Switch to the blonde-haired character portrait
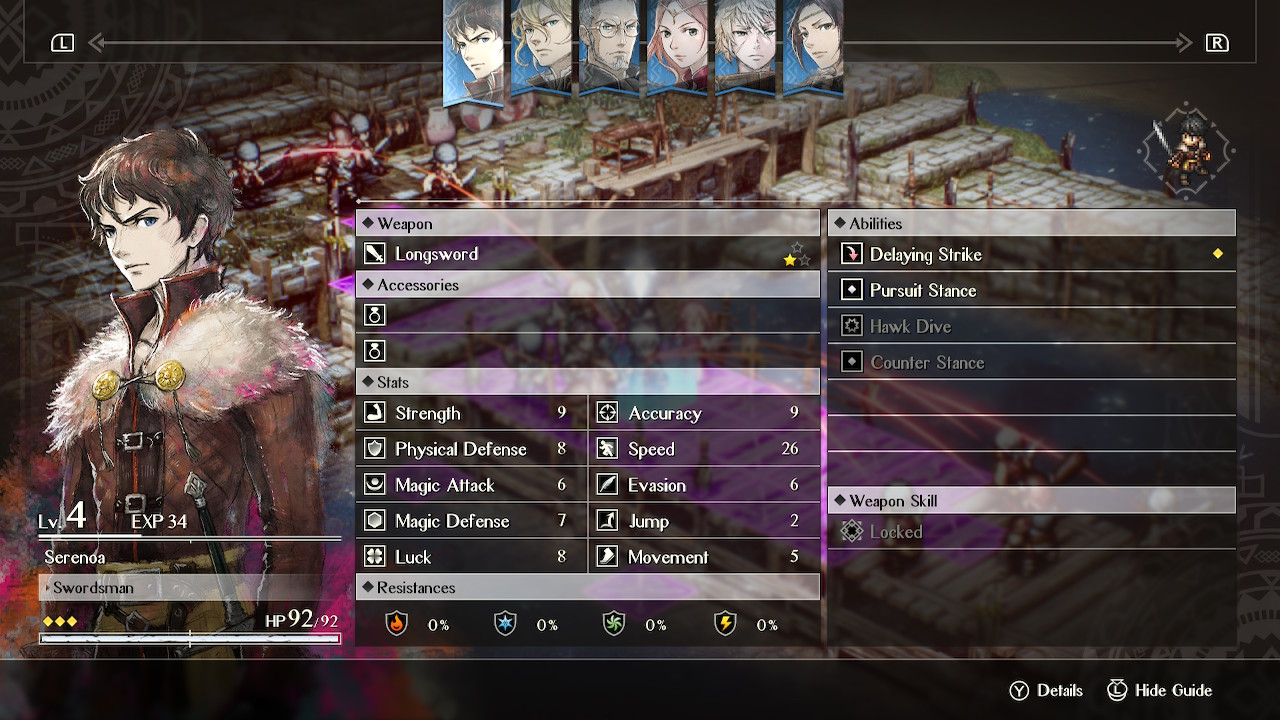The width and height of the screenshot is (1280, 720). coord(541,47)
